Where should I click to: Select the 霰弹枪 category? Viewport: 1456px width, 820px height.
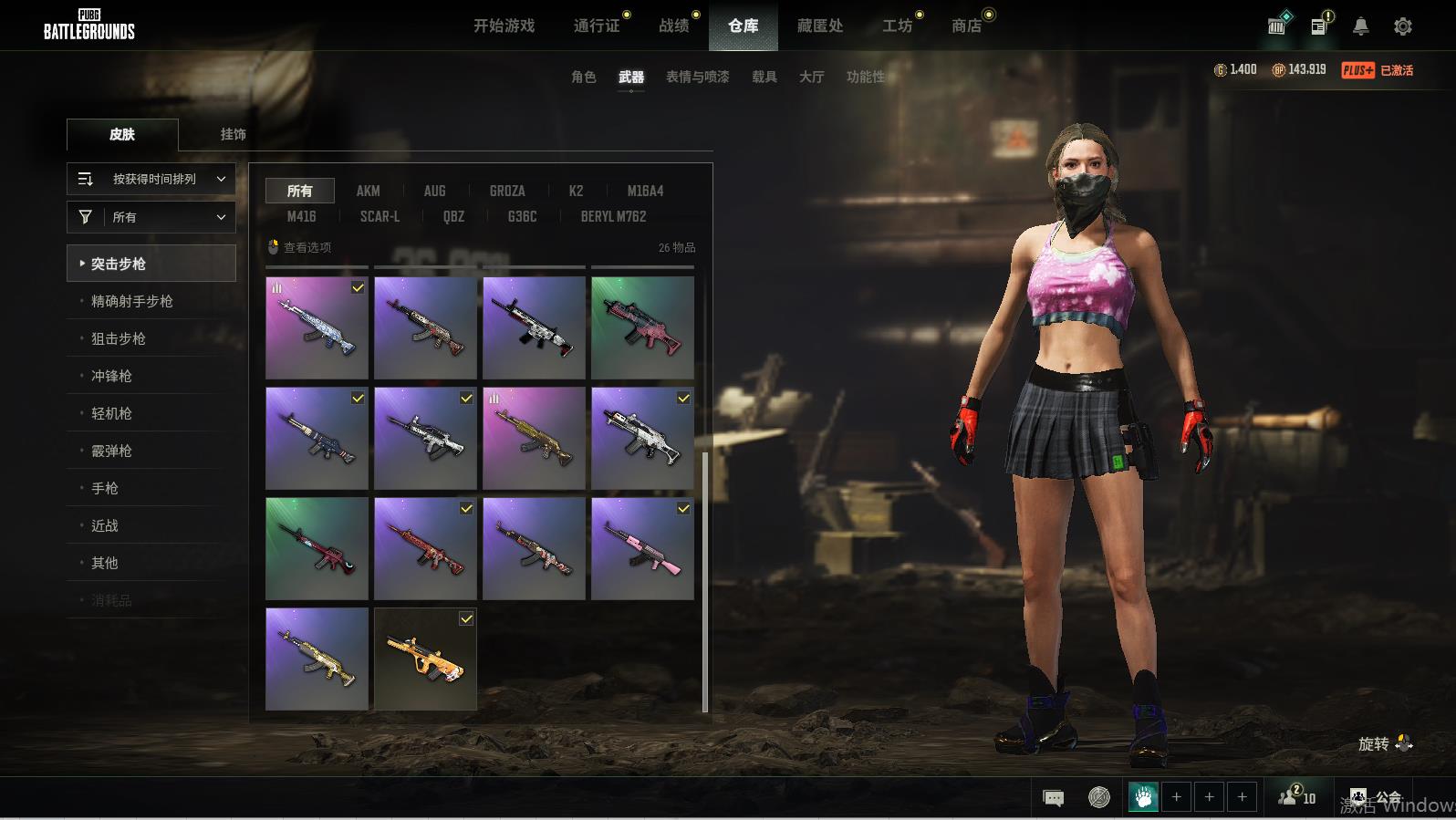(111, 451)
